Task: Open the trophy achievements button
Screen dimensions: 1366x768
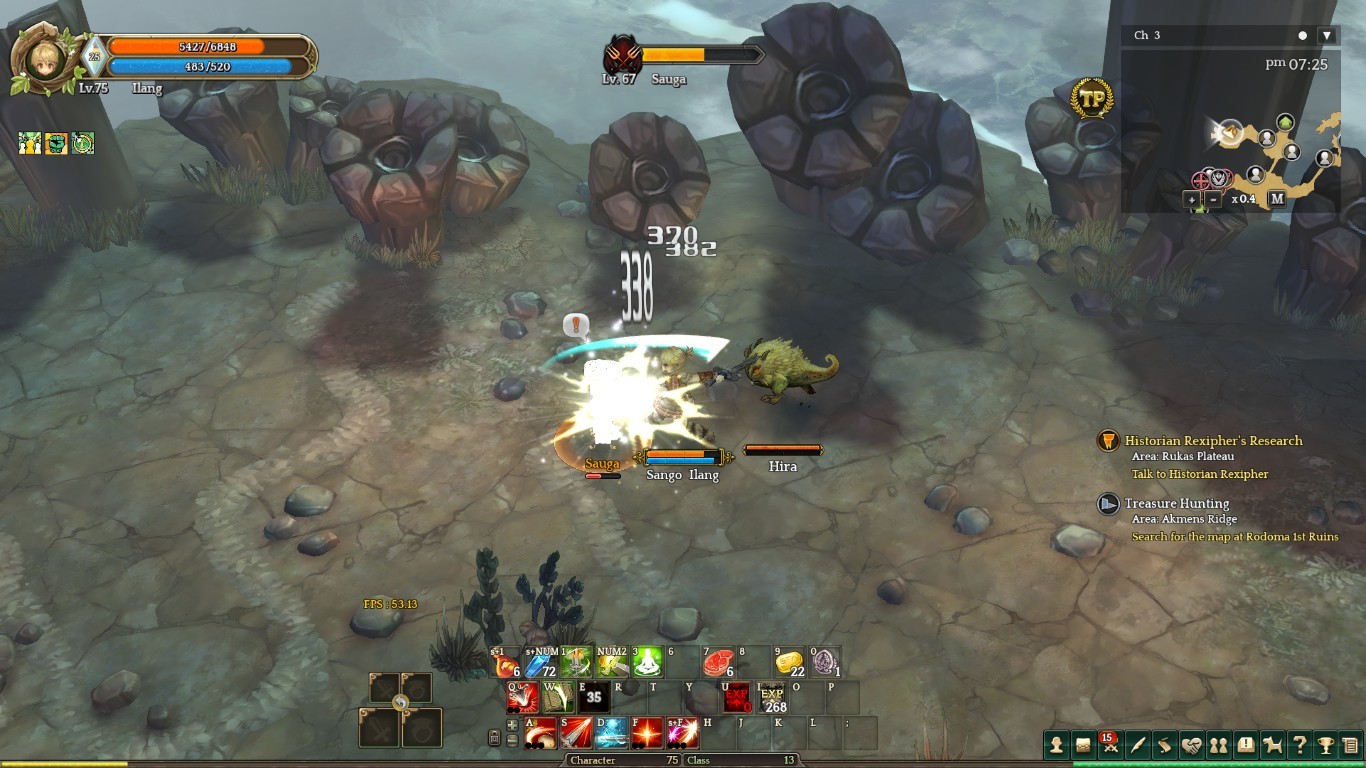Action: tap(1325, 745)
